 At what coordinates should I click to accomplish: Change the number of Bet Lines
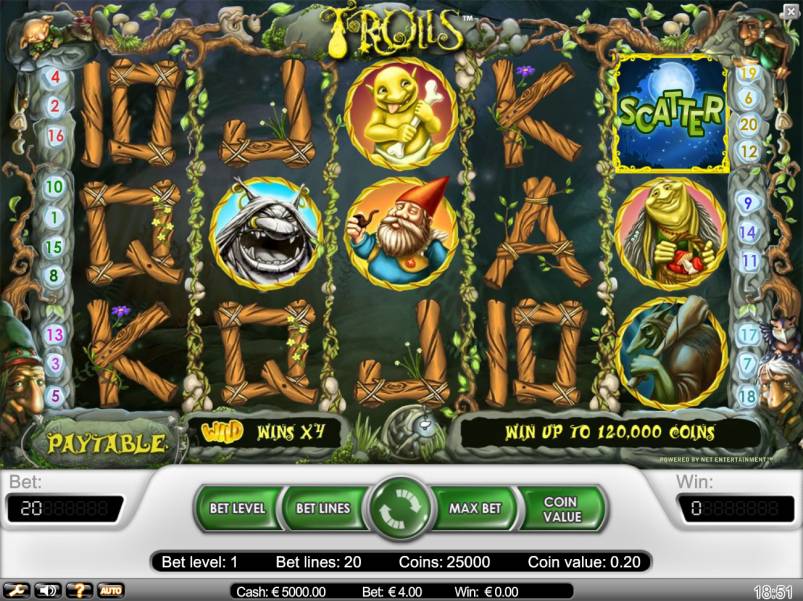[x=322, y=508]
